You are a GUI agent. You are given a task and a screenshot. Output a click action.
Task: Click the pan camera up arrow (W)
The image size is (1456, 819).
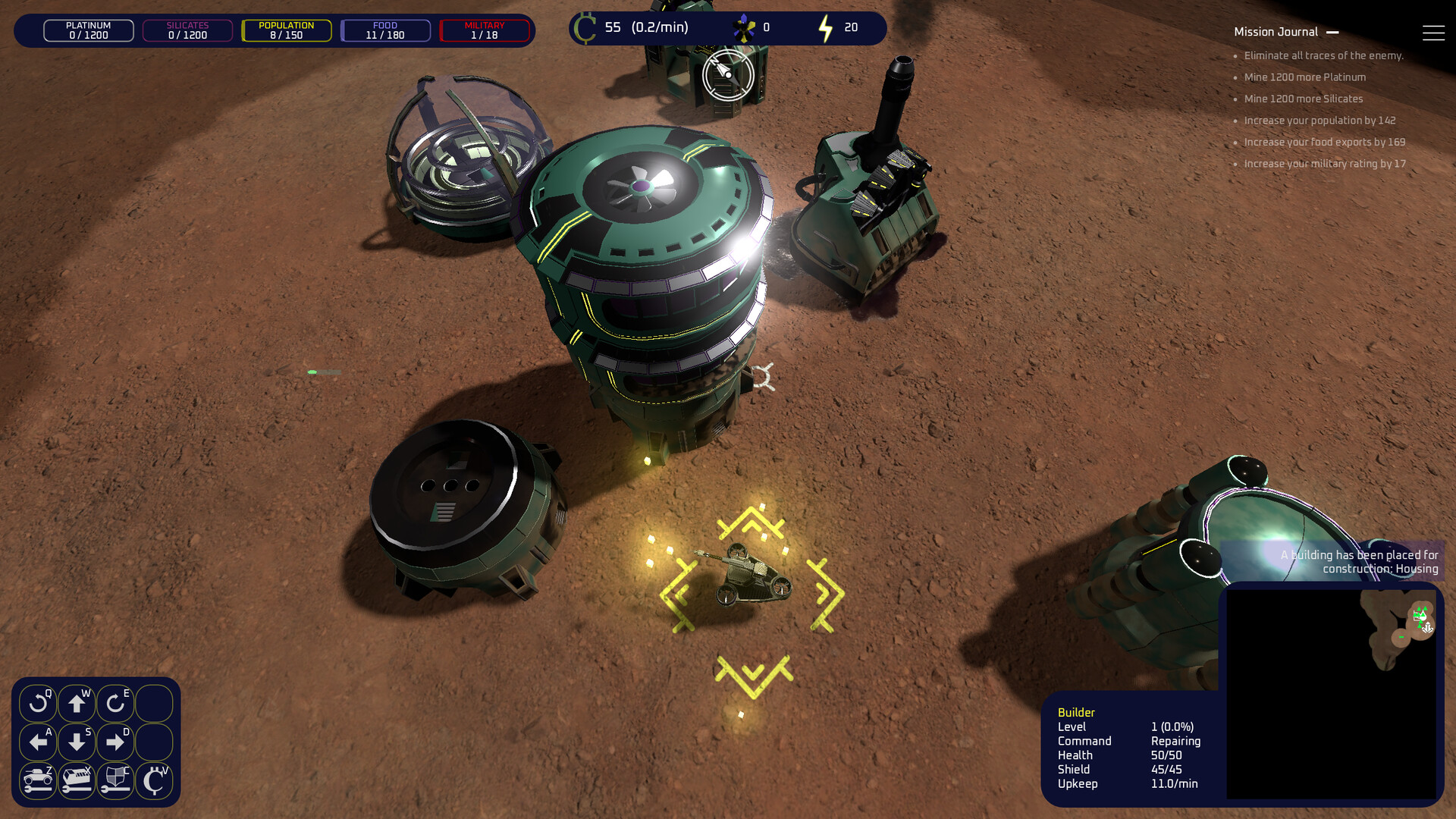(x=77, y=703)
